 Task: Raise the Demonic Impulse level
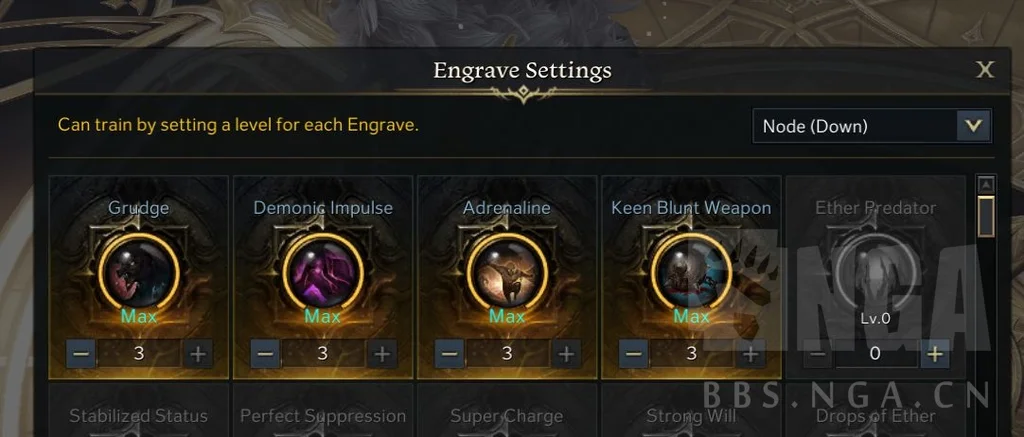pos(381,353)
